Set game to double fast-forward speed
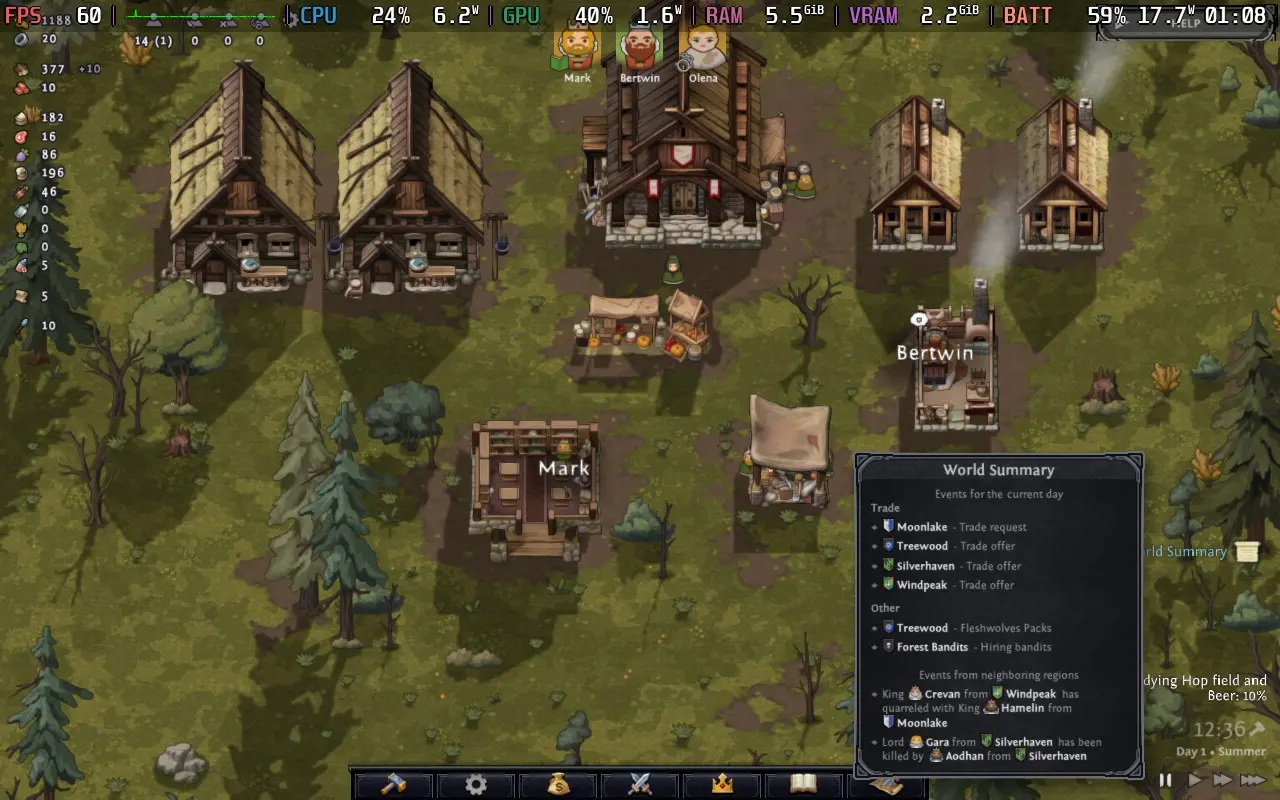1280x800 pixels. tap(1222, 780)
